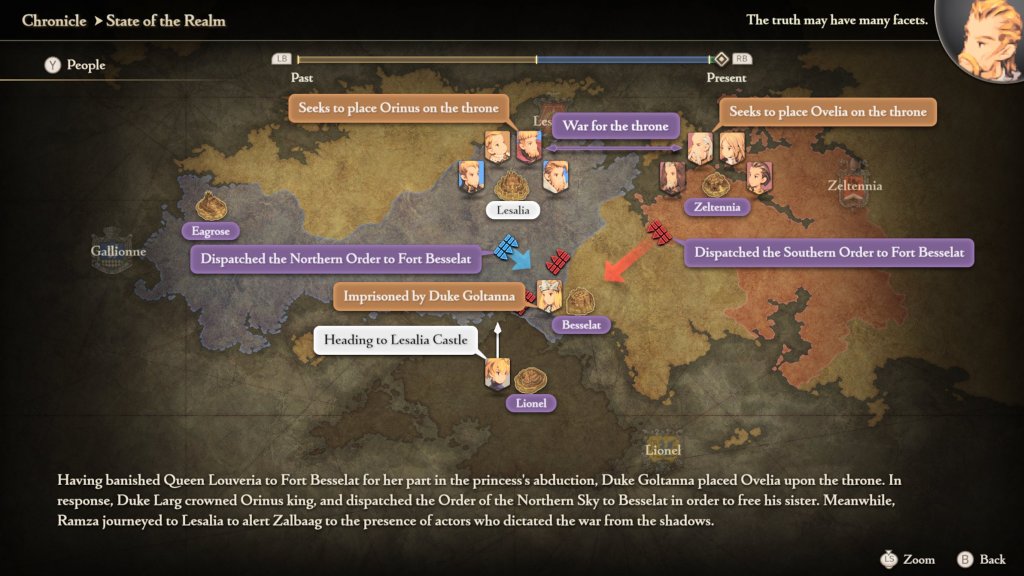Screen dimensions: 1024x576
Task: Select the imprisoned queen's portrait at Besselat
Action: click(549, 295)
